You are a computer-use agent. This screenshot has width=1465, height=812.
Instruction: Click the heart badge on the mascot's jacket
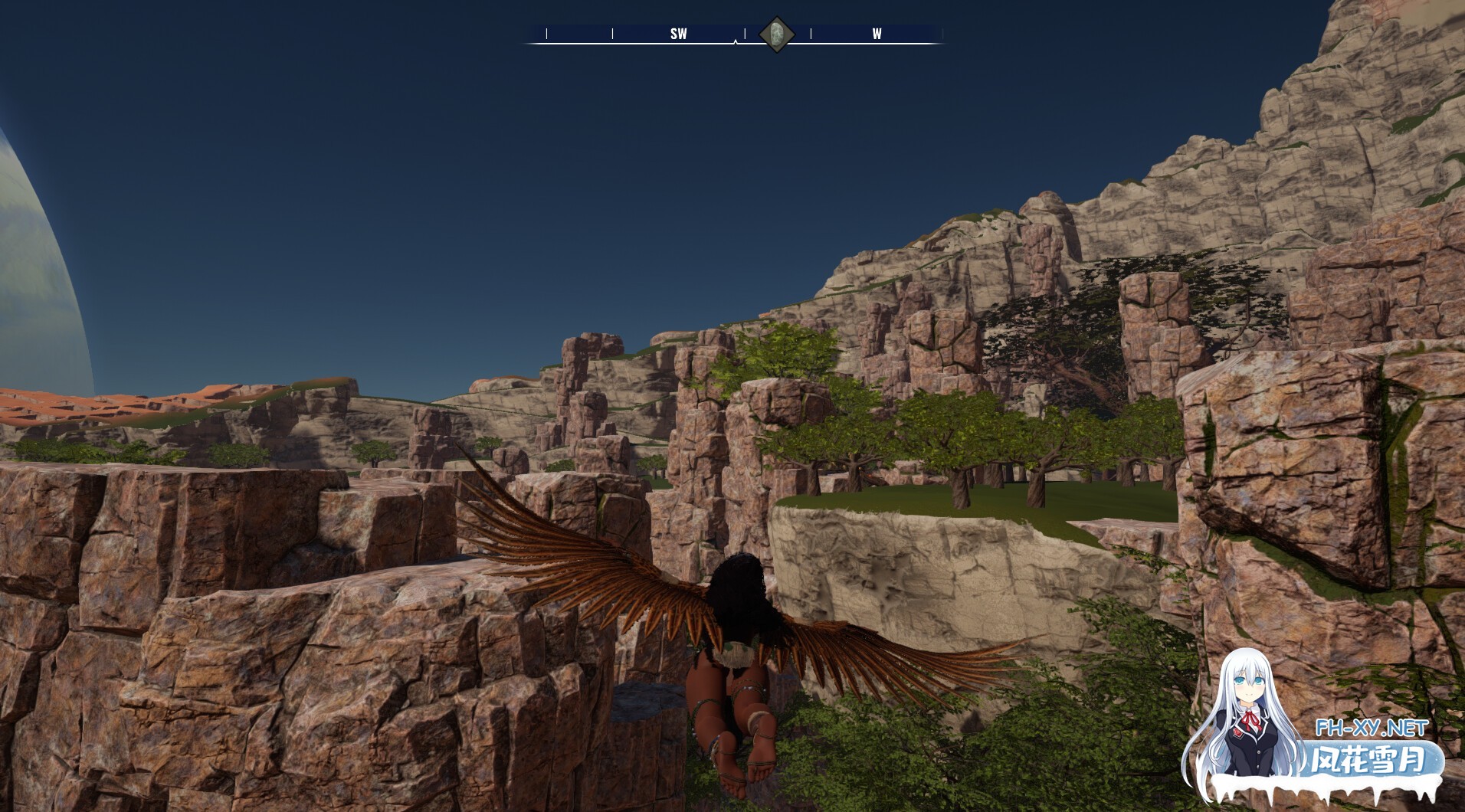pos(1237,732)
